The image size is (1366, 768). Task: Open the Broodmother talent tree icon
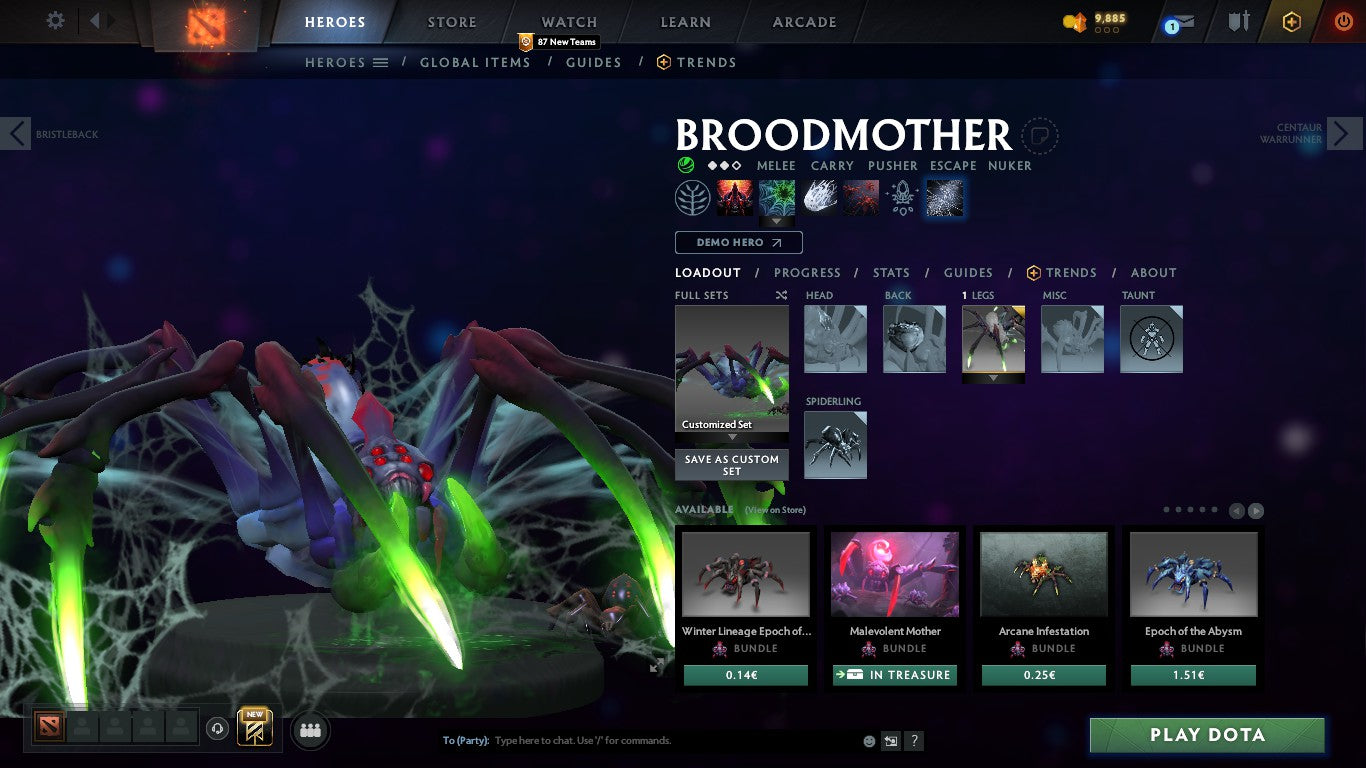click(x=691, y=197)
